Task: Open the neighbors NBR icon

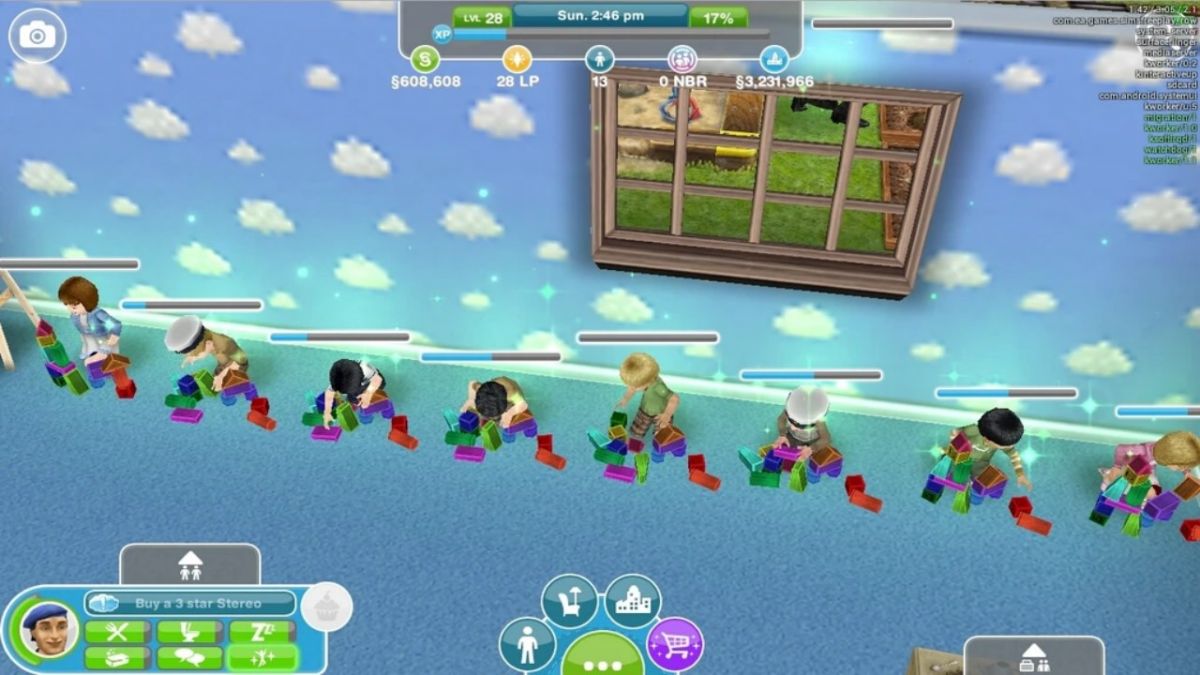Action: point(683,58)
